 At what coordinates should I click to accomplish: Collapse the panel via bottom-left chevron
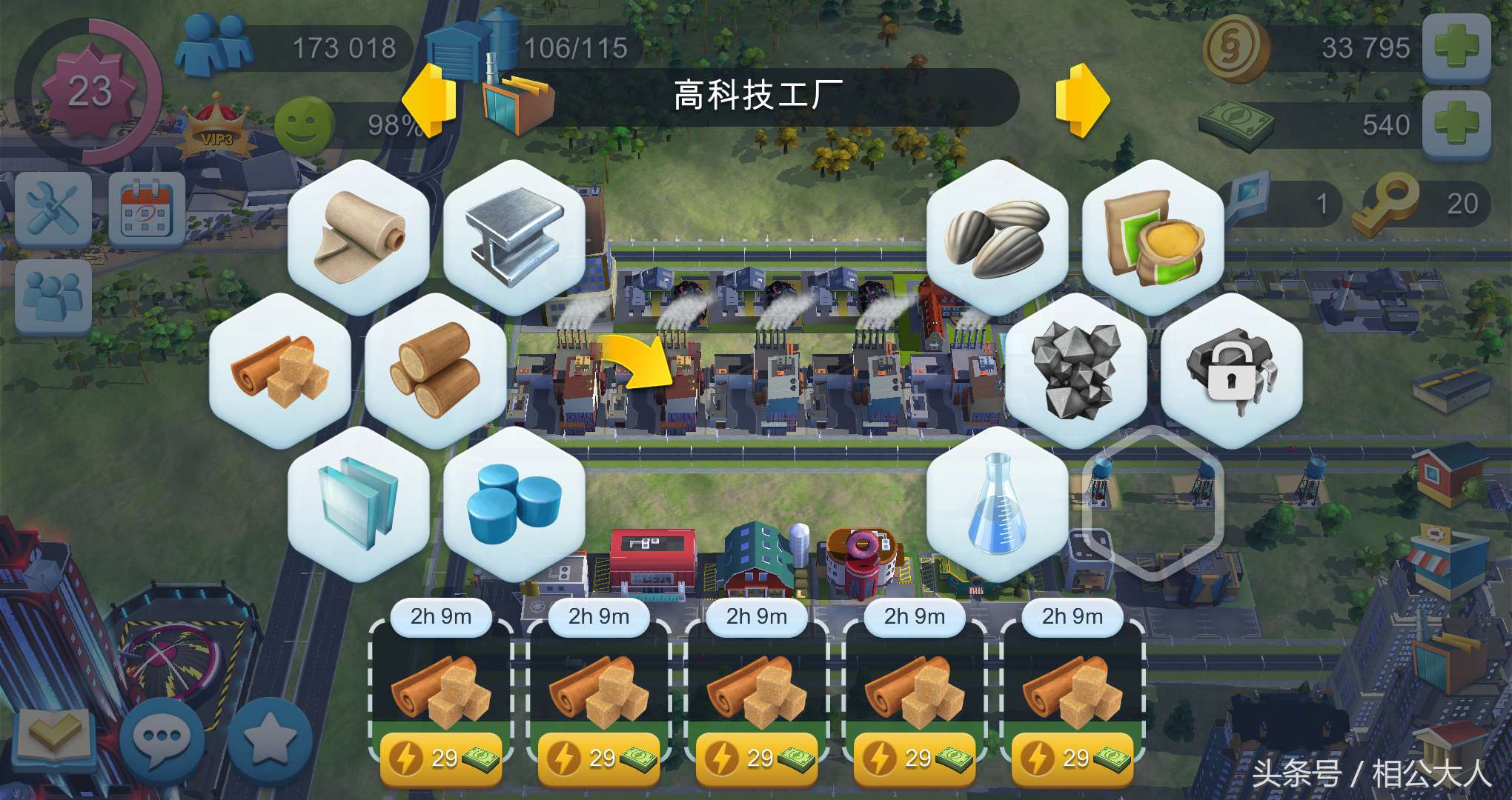tap(56, 737)
